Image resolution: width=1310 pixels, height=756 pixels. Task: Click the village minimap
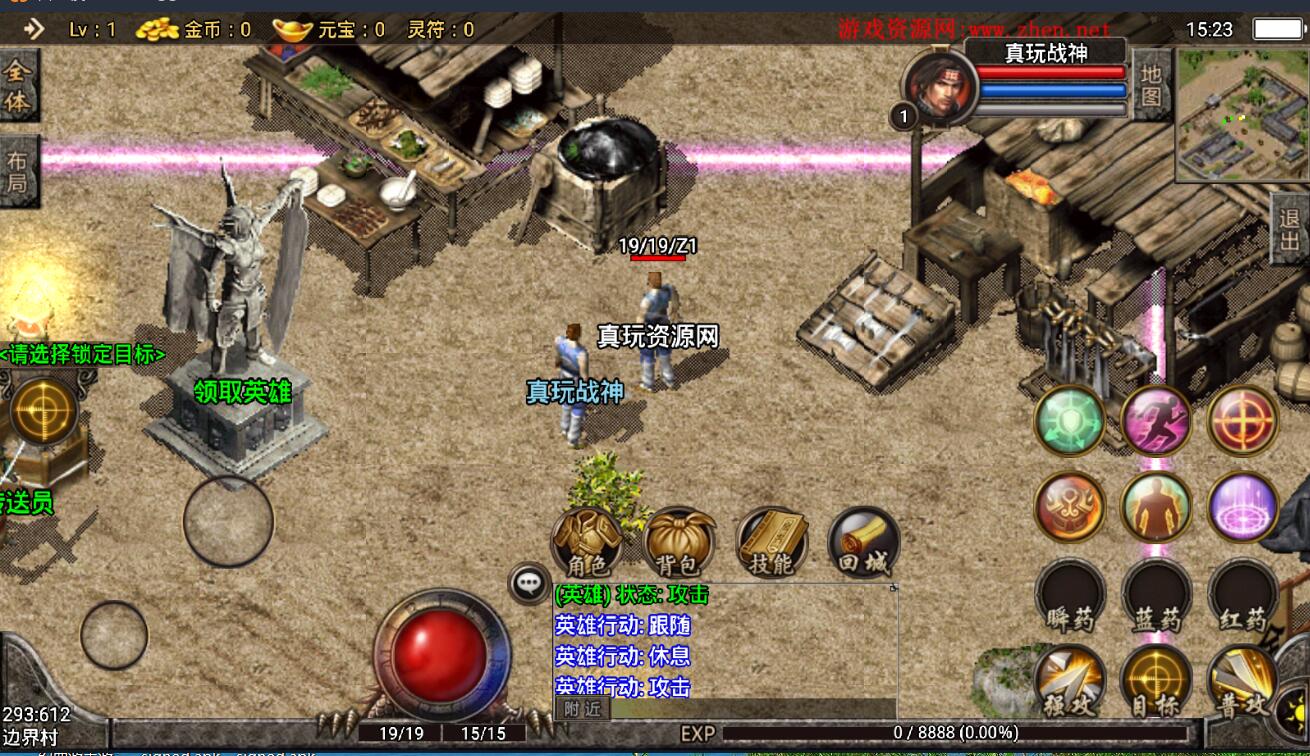pyautogui.click(x=1241, y=115)
